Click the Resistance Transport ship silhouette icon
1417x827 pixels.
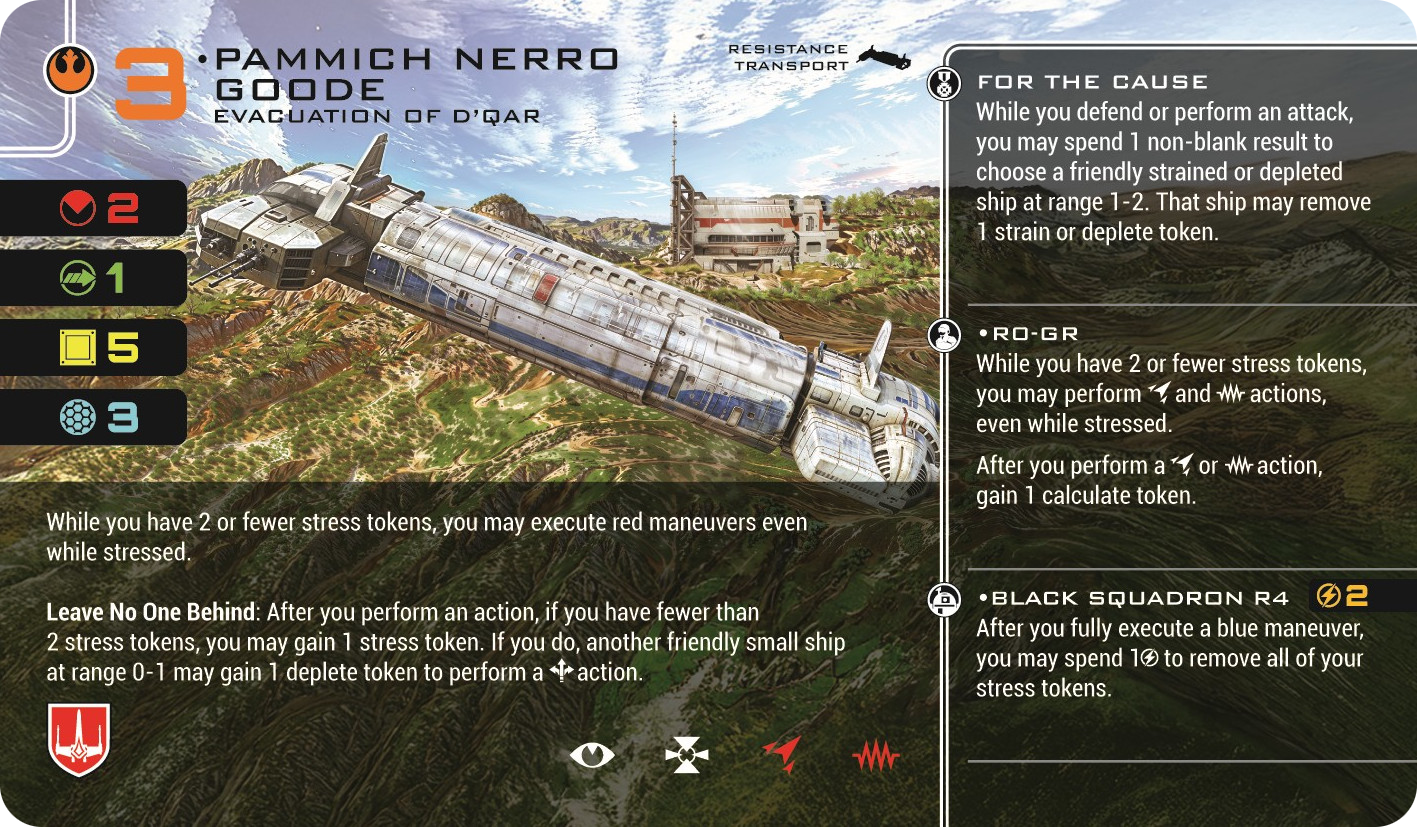pos(885,56)
